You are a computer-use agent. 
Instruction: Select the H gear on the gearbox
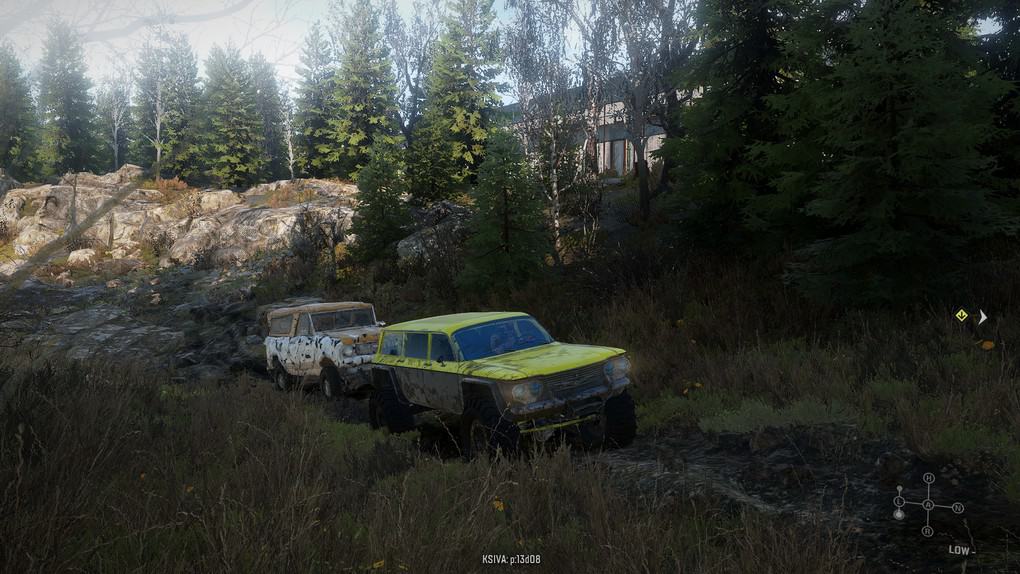point(928,479)
